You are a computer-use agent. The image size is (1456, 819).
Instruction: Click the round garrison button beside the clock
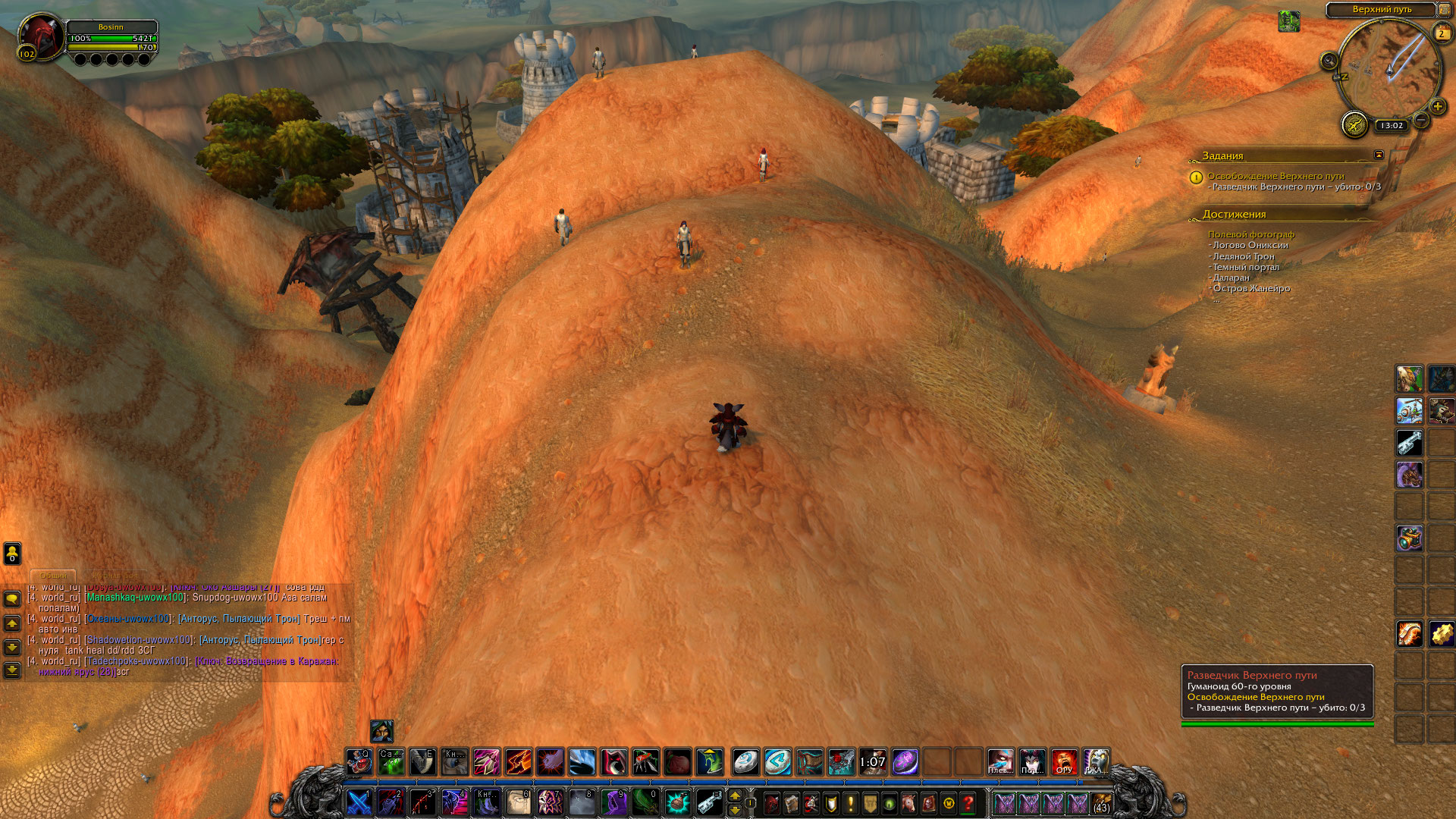click(x=1354, y=124)
